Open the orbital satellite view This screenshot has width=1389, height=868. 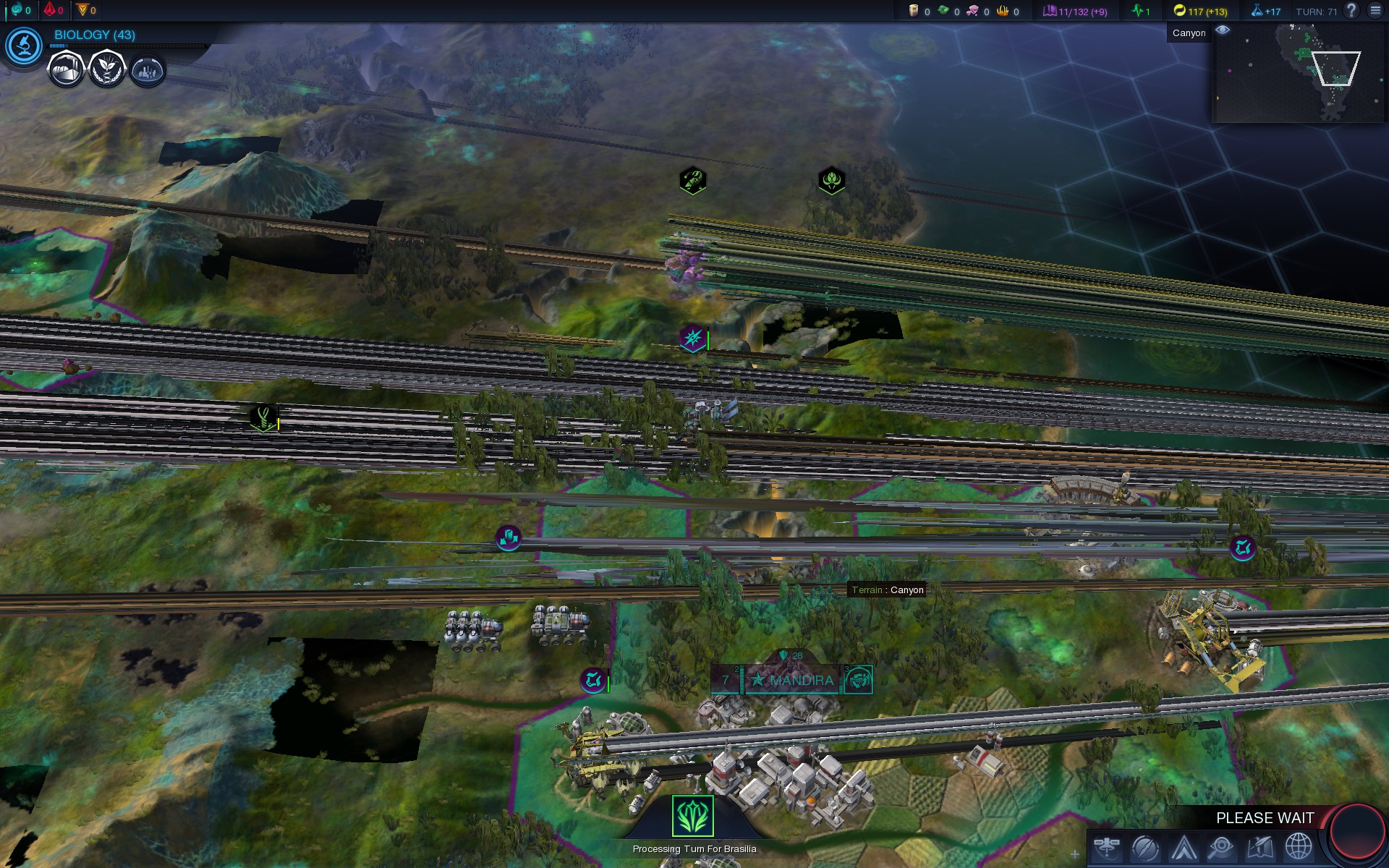tap(1107, 846)
